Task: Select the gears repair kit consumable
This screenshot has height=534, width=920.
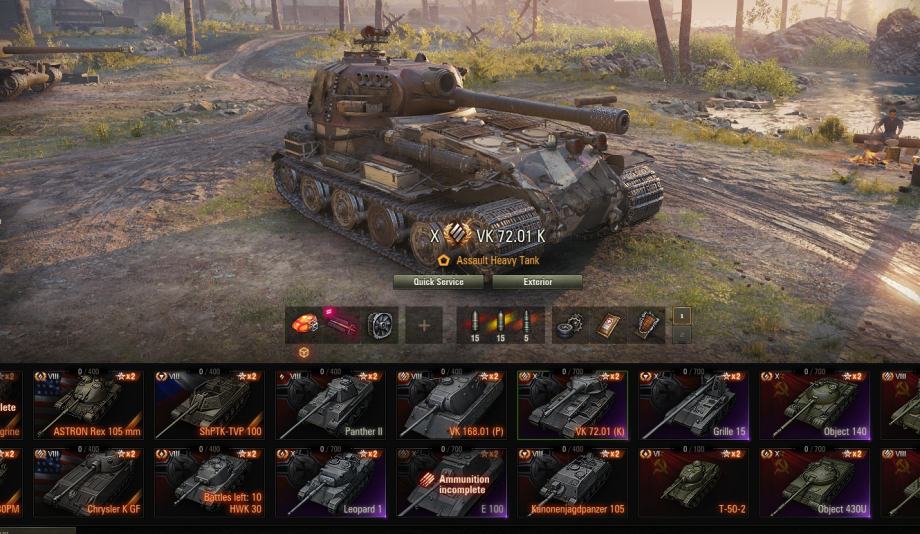Action: coord(570,325)
